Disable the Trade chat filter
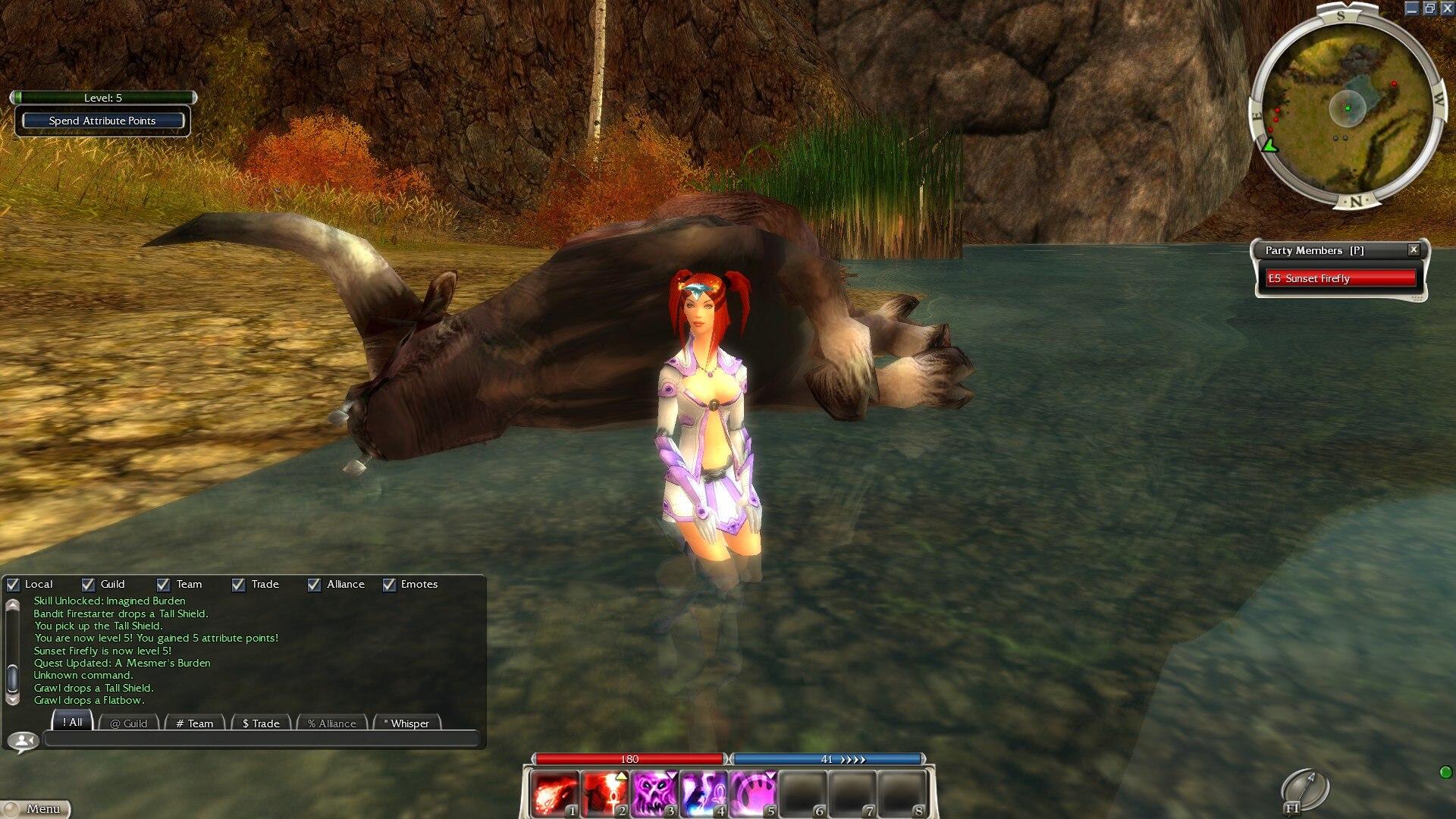Image resolution: width=1456 pixels, height=819 pixels. pyautogui.click(x=238, y=585)
